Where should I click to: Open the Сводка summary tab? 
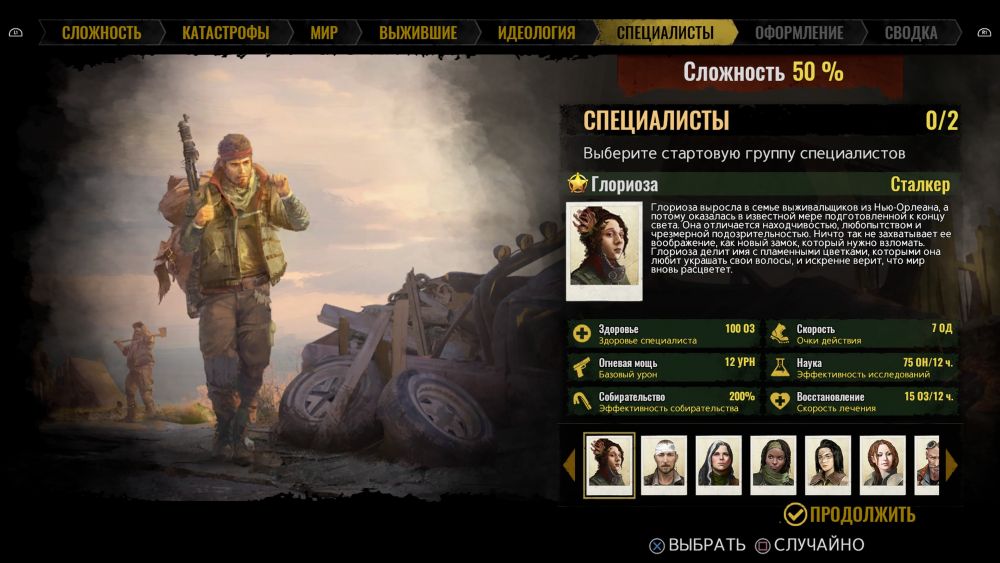coord(911,33)
